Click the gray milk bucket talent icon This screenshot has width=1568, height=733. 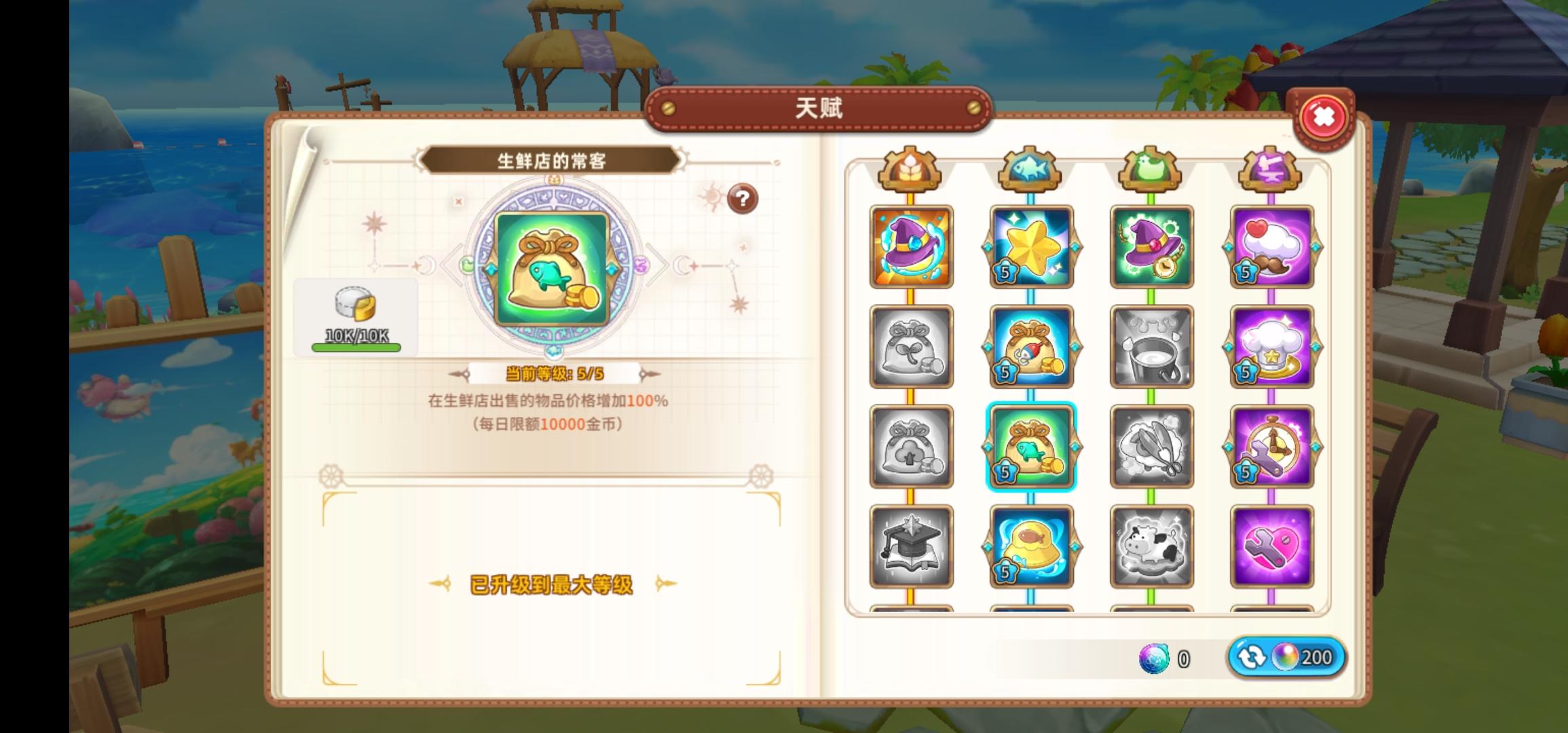1152,347
